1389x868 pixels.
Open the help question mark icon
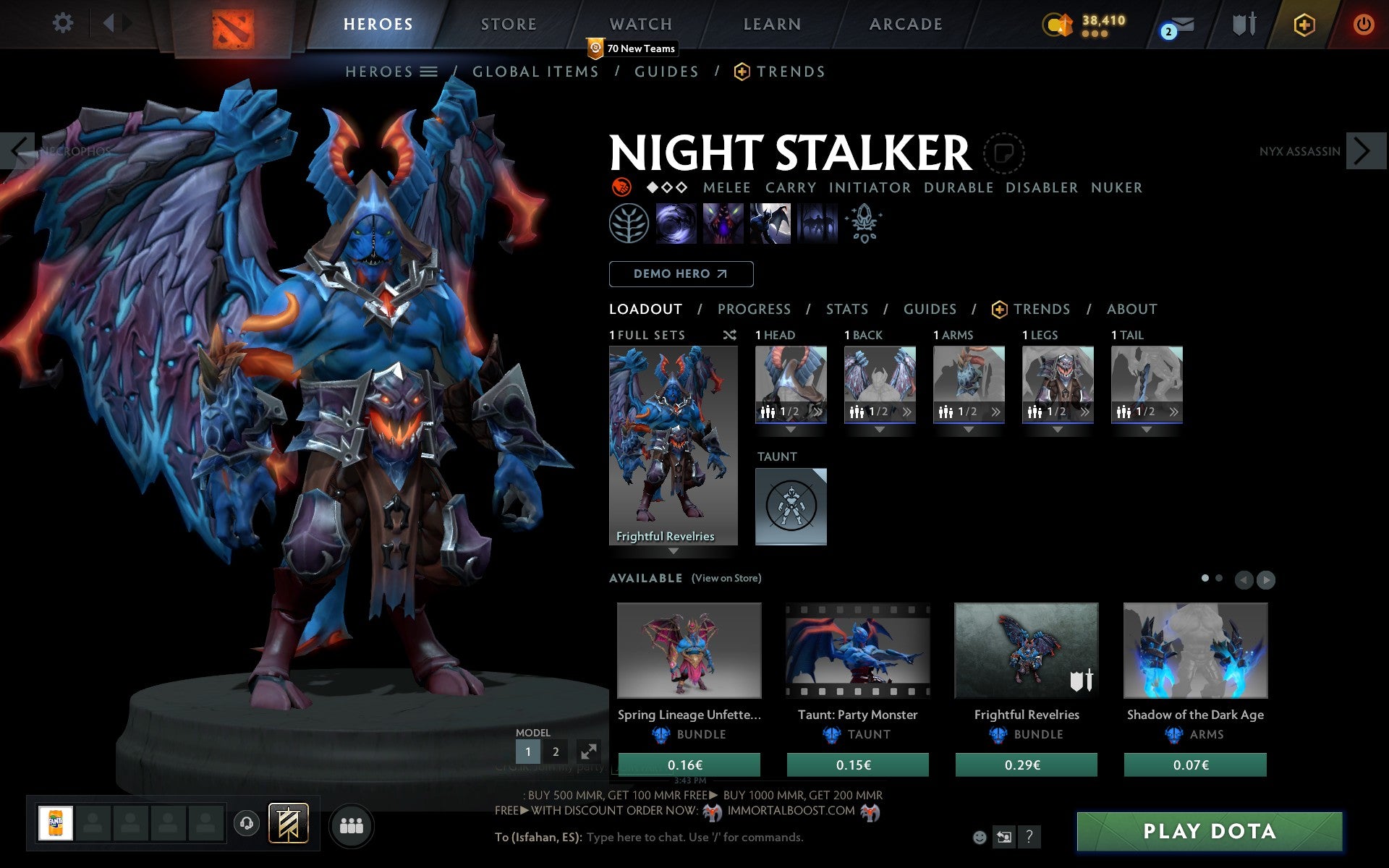pos(1029,837)
